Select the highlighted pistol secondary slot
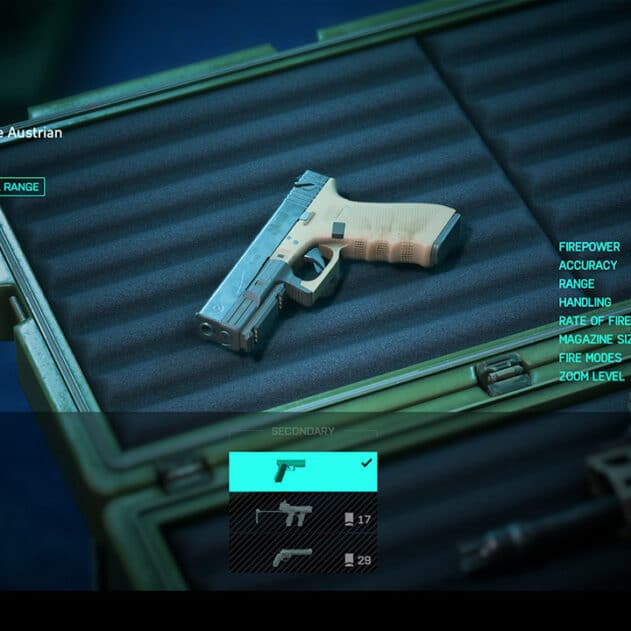Screen dimensions: 631x631 click(302, 471)
